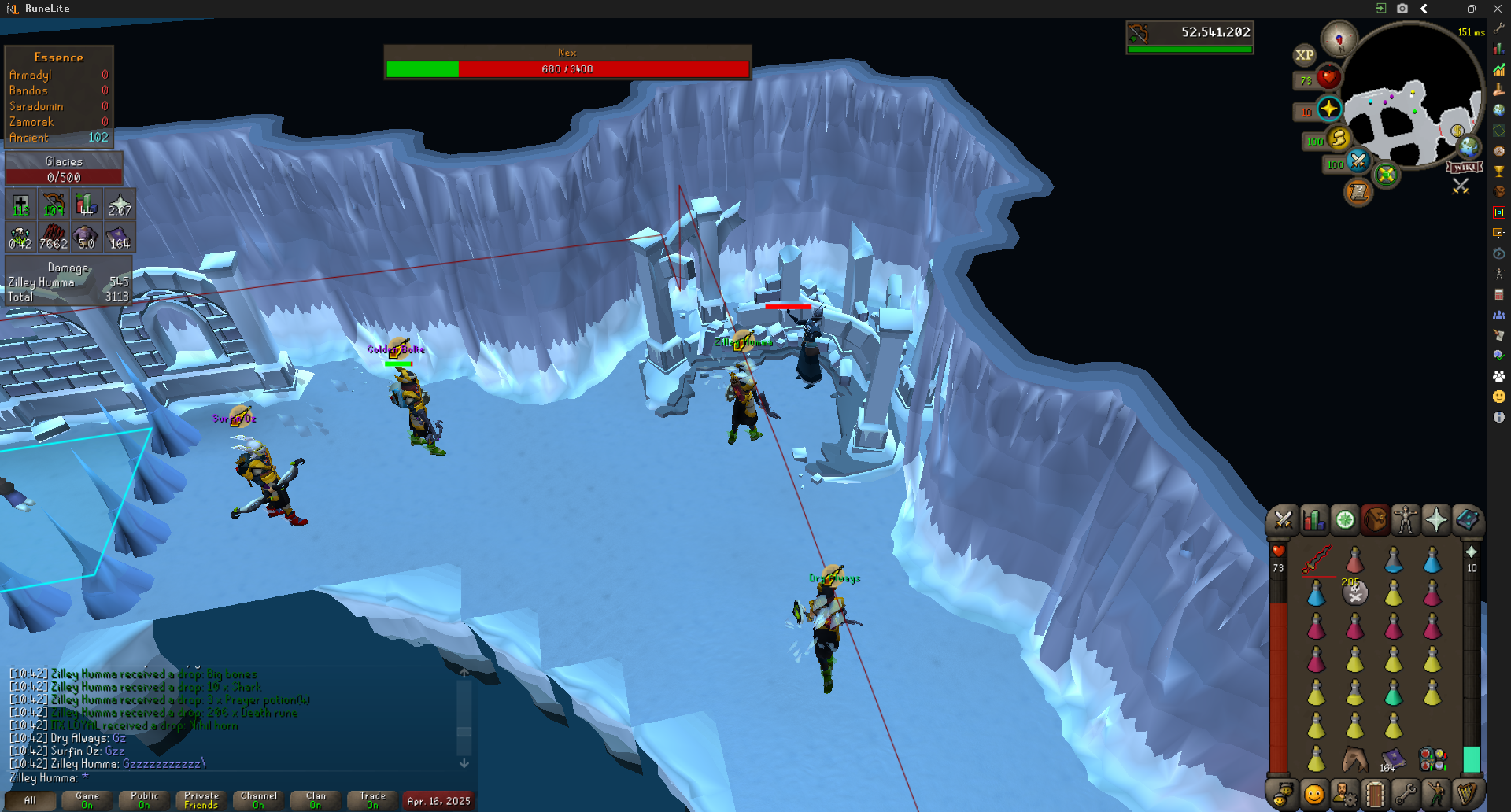The image size is (1511, 812).
Task: Click the compass to face north
Action: click(x=1339, y=39)
